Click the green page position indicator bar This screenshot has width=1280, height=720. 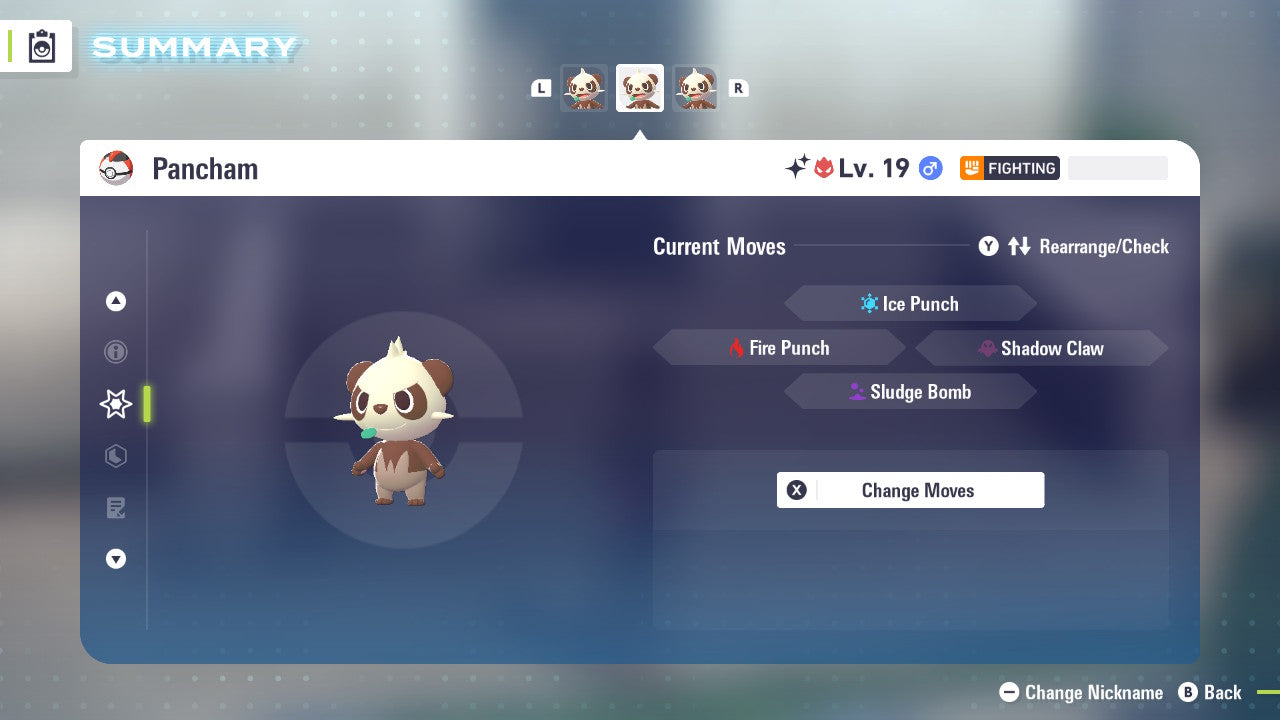tap(147, 404)
